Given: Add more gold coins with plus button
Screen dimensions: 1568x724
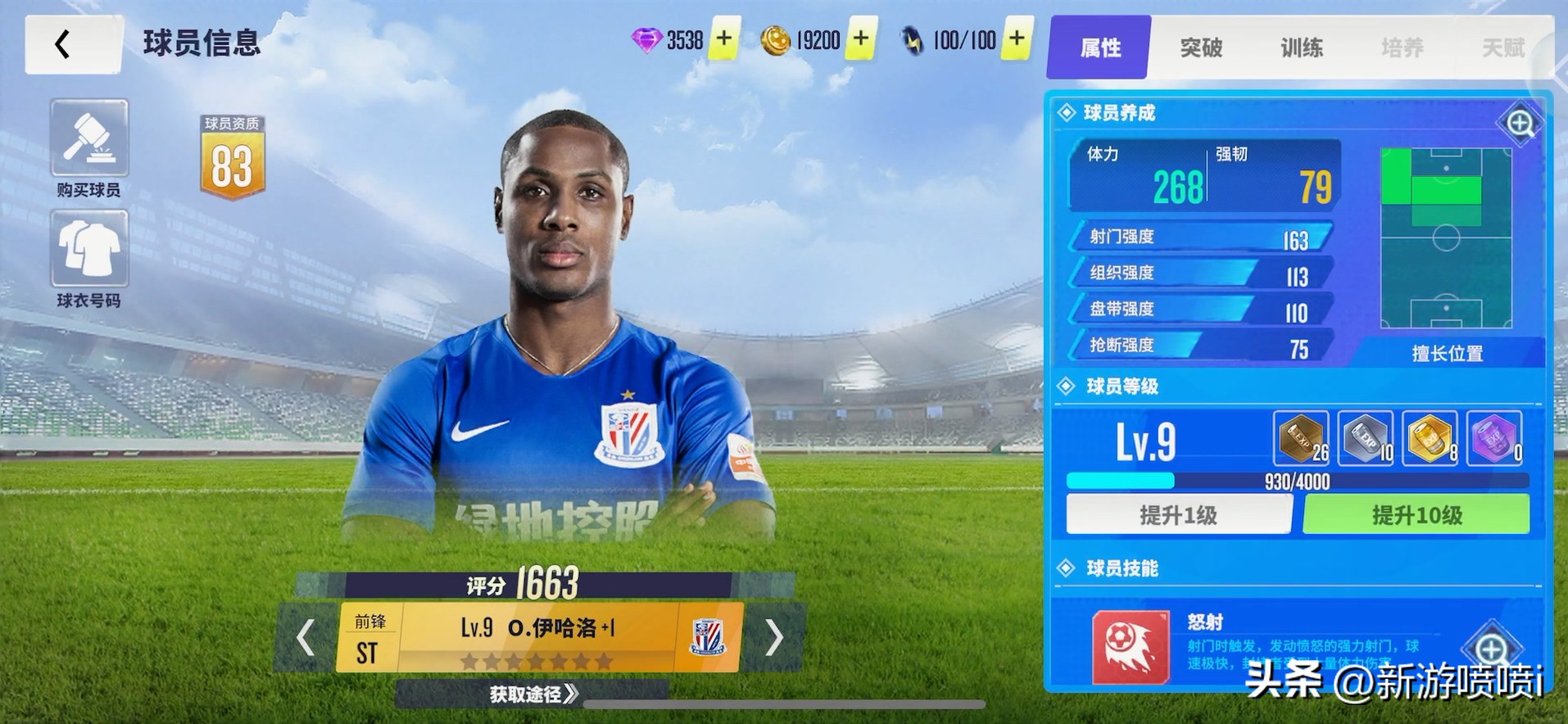Looking at the screenshot, I should click(x=861, y=38).
